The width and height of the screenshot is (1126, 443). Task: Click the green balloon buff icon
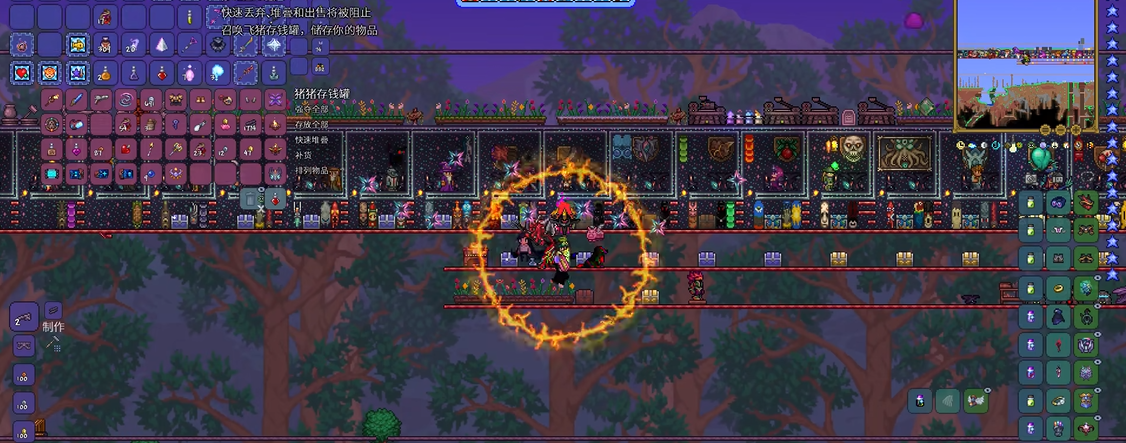1040,157
